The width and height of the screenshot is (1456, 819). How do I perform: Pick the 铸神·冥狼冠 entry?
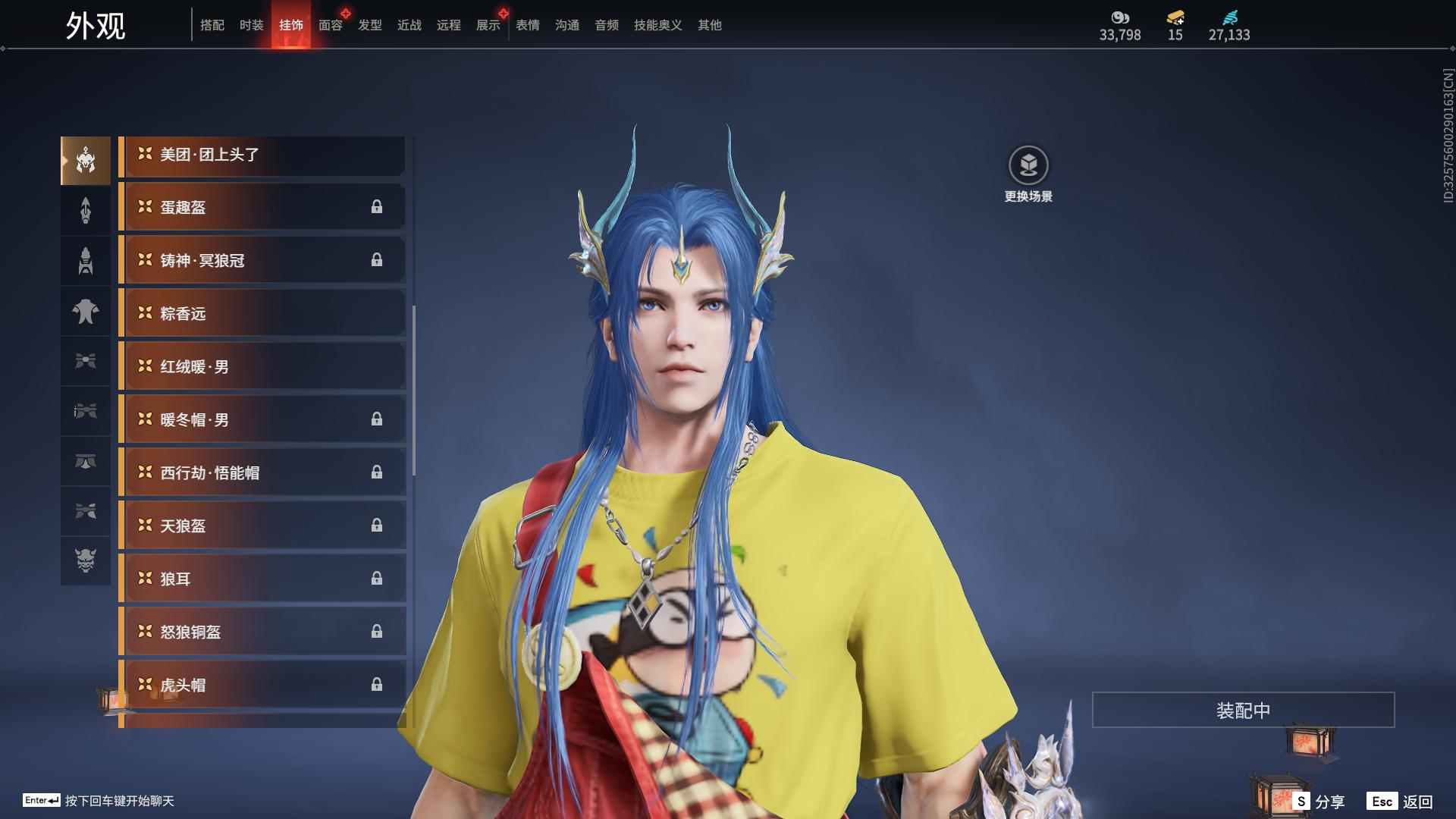pos(262,260)
